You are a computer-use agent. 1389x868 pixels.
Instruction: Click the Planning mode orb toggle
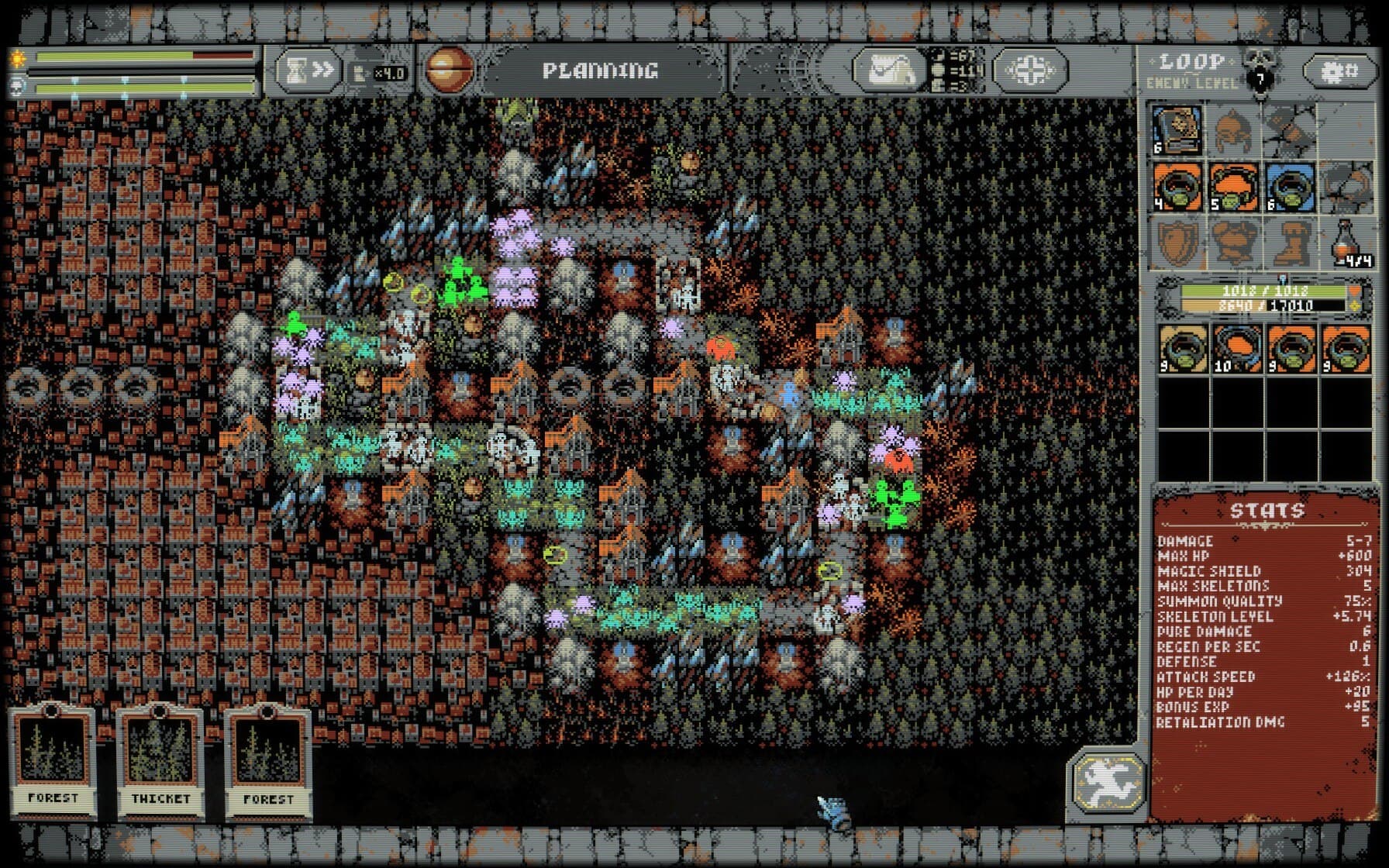tap(449, 71)
